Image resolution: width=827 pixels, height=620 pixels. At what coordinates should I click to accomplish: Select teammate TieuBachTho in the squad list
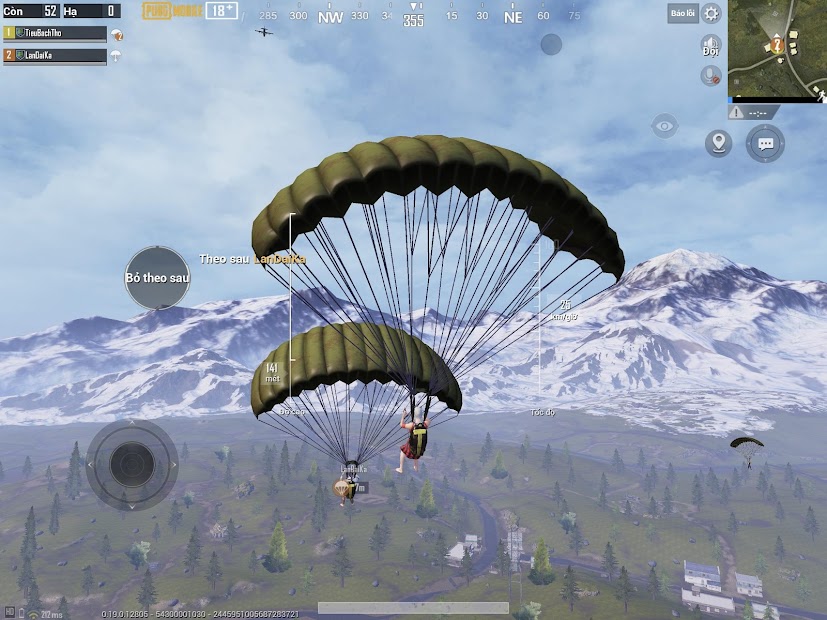(x=55, y=33)
